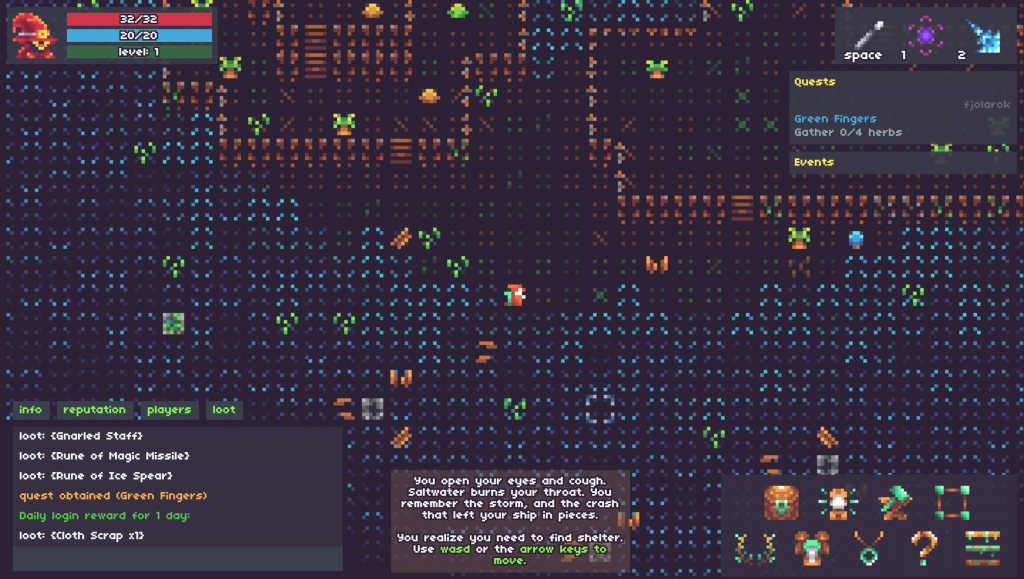This screenshot has width=1024, height=579.
Task: Click the chat input box
Action: (x=178, y=558)
